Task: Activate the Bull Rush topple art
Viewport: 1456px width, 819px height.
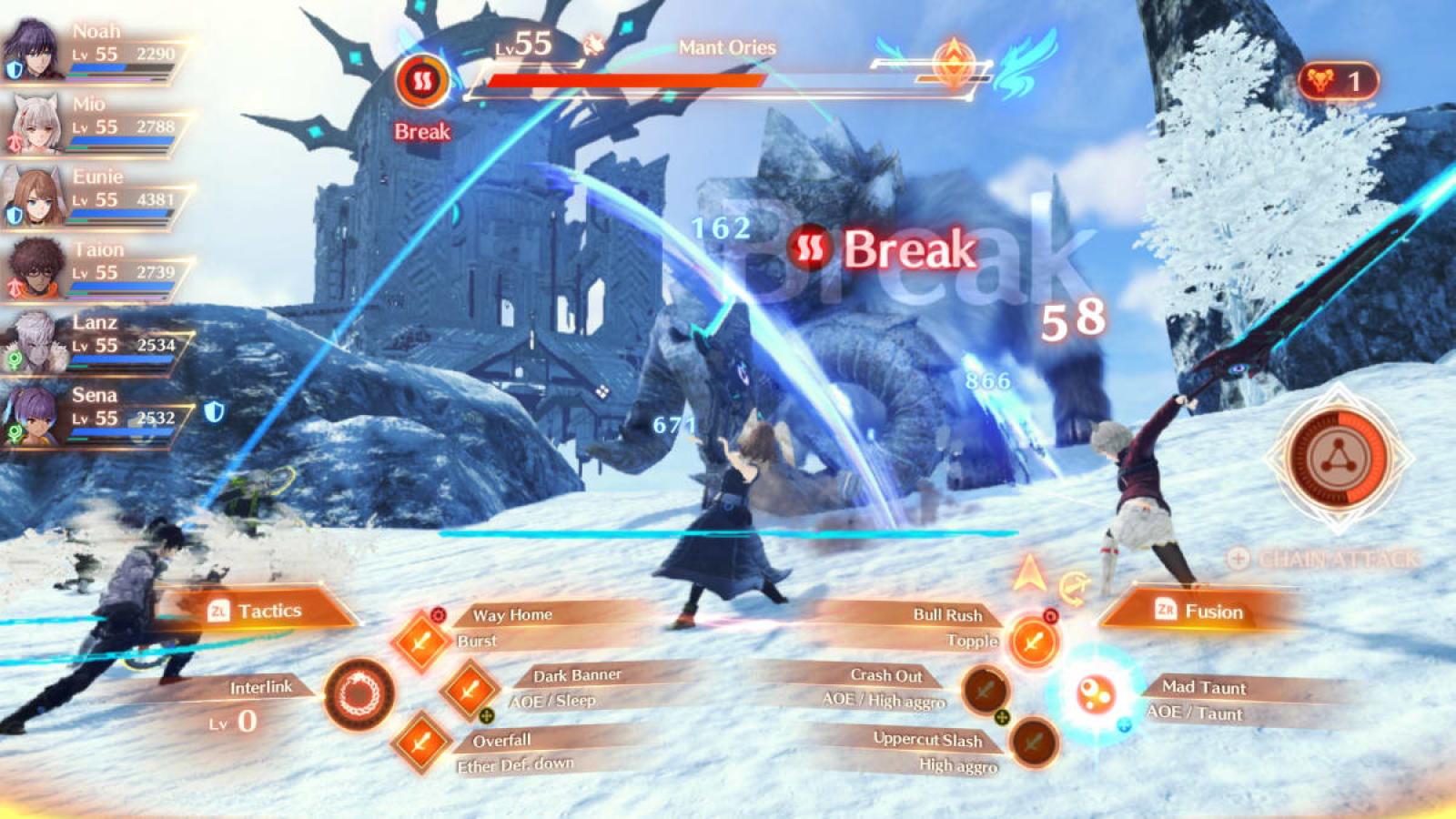Action: tap(1033, 641)
